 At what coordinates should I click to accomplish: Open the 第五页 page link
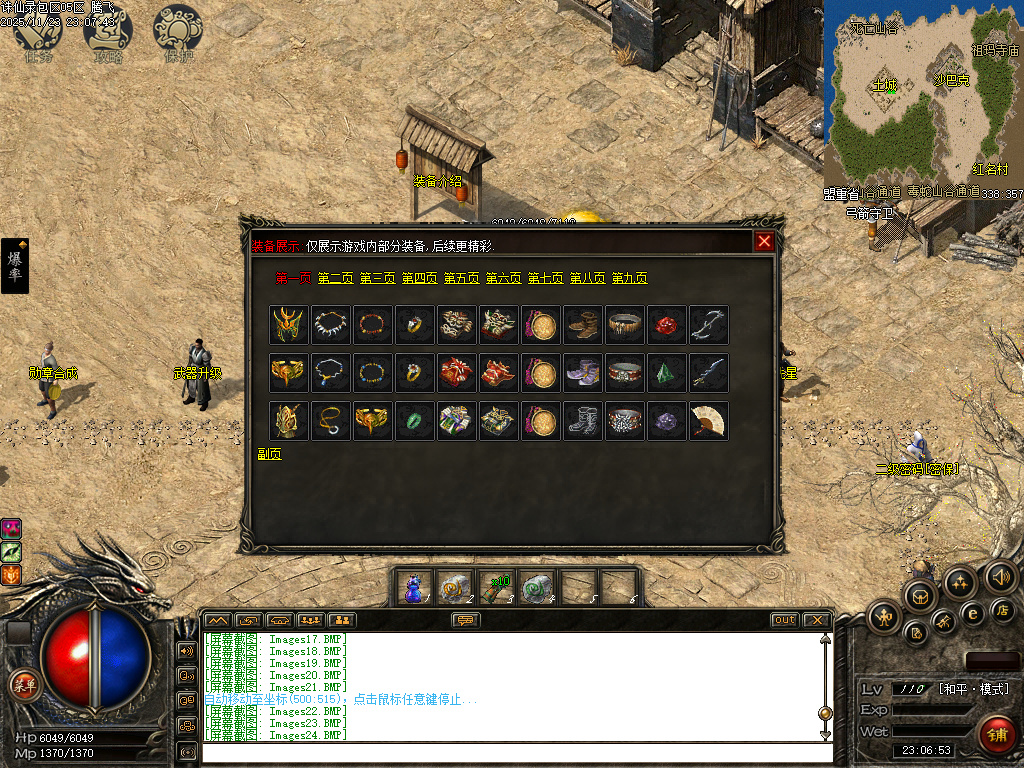(461, 278)
